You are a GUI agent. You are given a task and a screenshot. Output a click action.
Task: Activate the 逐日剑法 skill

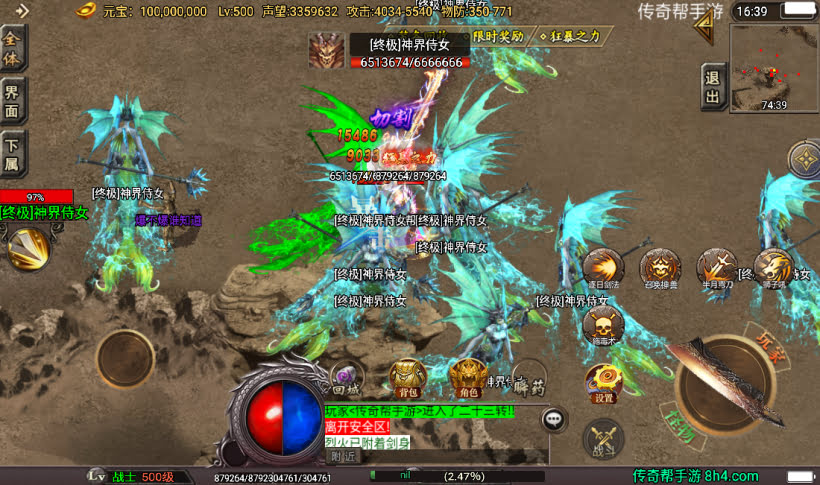point(603,267)
